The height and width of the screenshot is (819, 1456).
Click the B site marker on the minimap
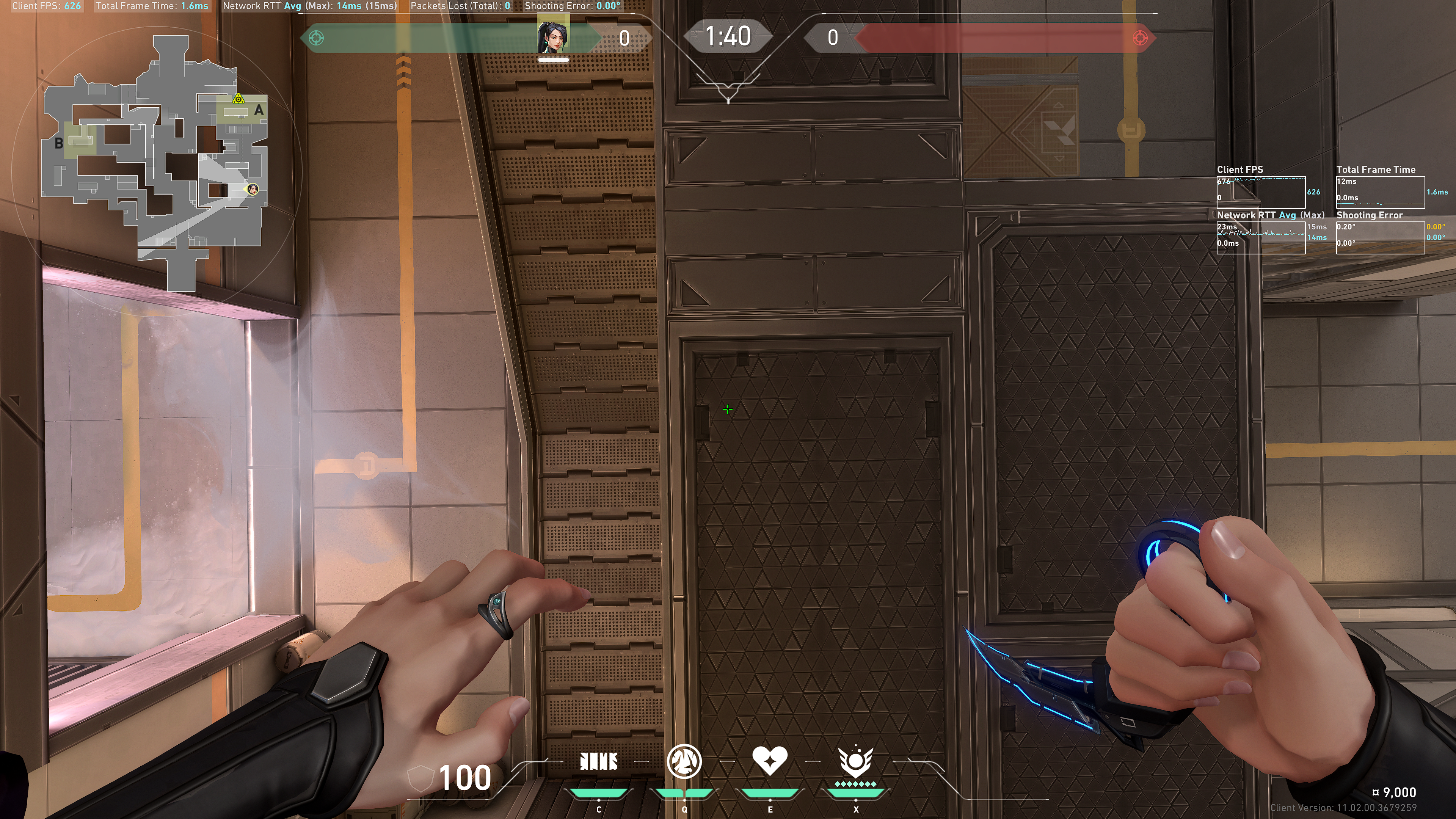coord(59,143)
